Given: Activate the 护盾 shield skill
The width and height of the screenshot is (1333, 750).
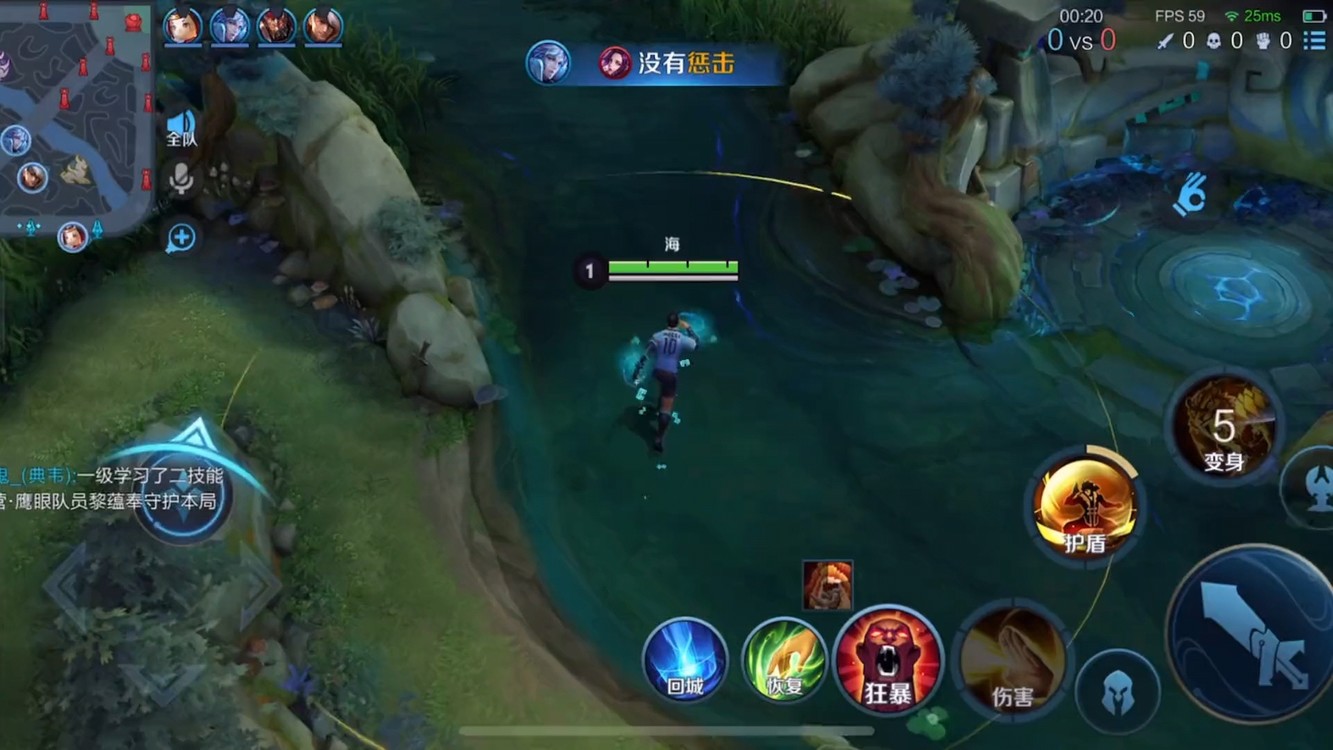Looking at the screenshot, I should point(1085,507).
